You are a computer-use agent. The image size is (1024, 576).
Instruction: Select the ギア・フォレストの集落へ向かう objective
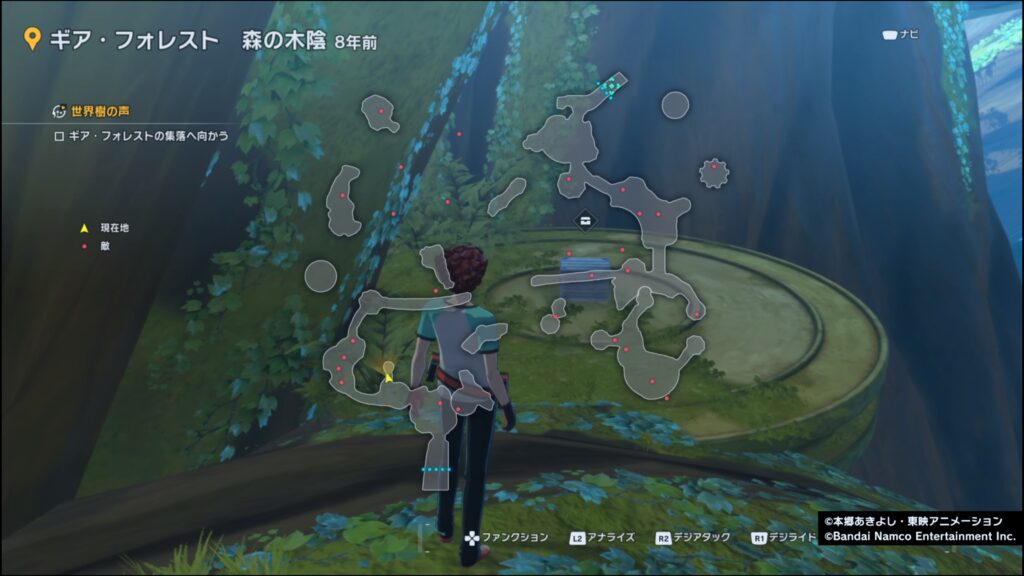coord(142,136)
